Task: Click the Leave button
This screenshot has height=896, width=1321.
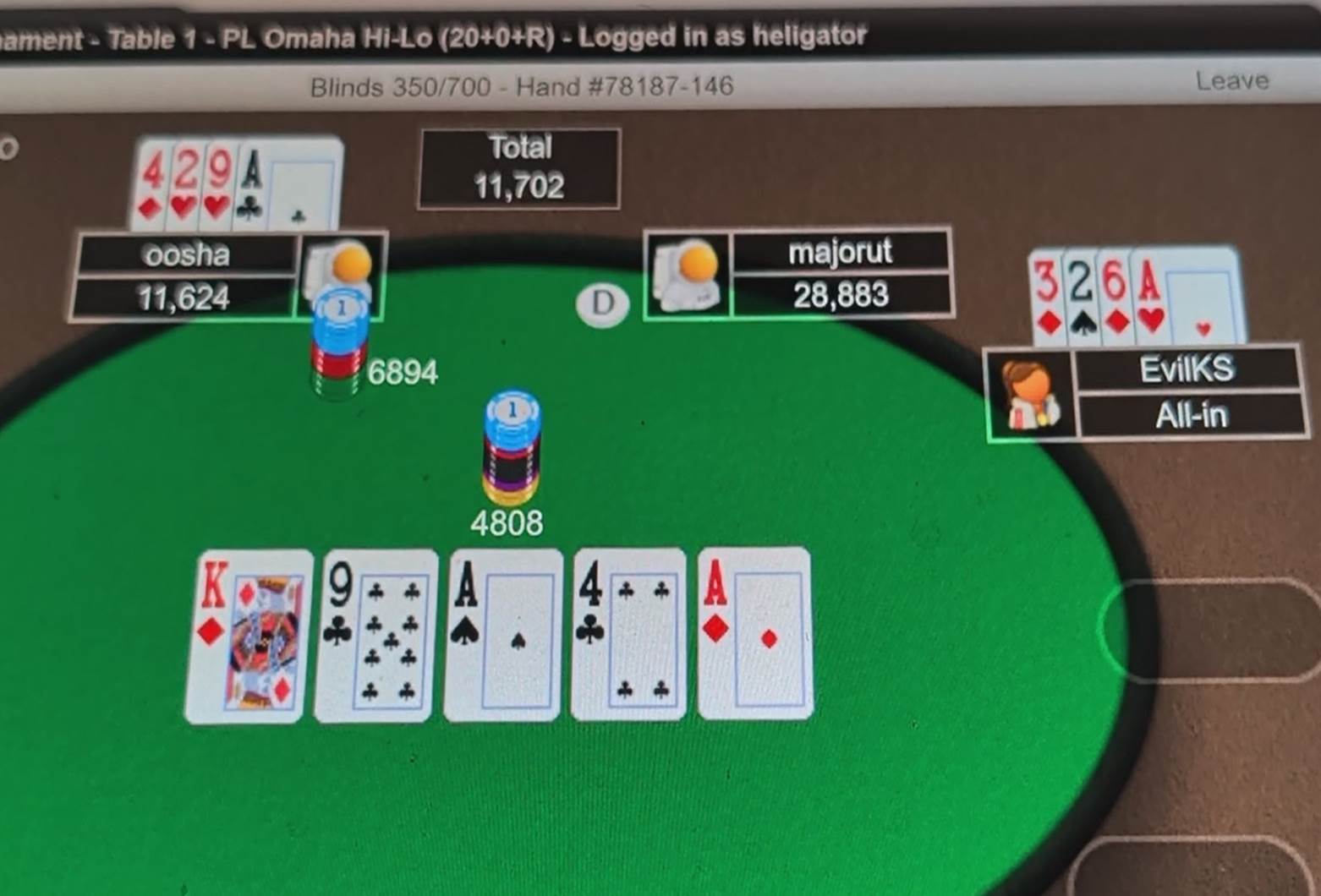Action: coord(1231,80)
